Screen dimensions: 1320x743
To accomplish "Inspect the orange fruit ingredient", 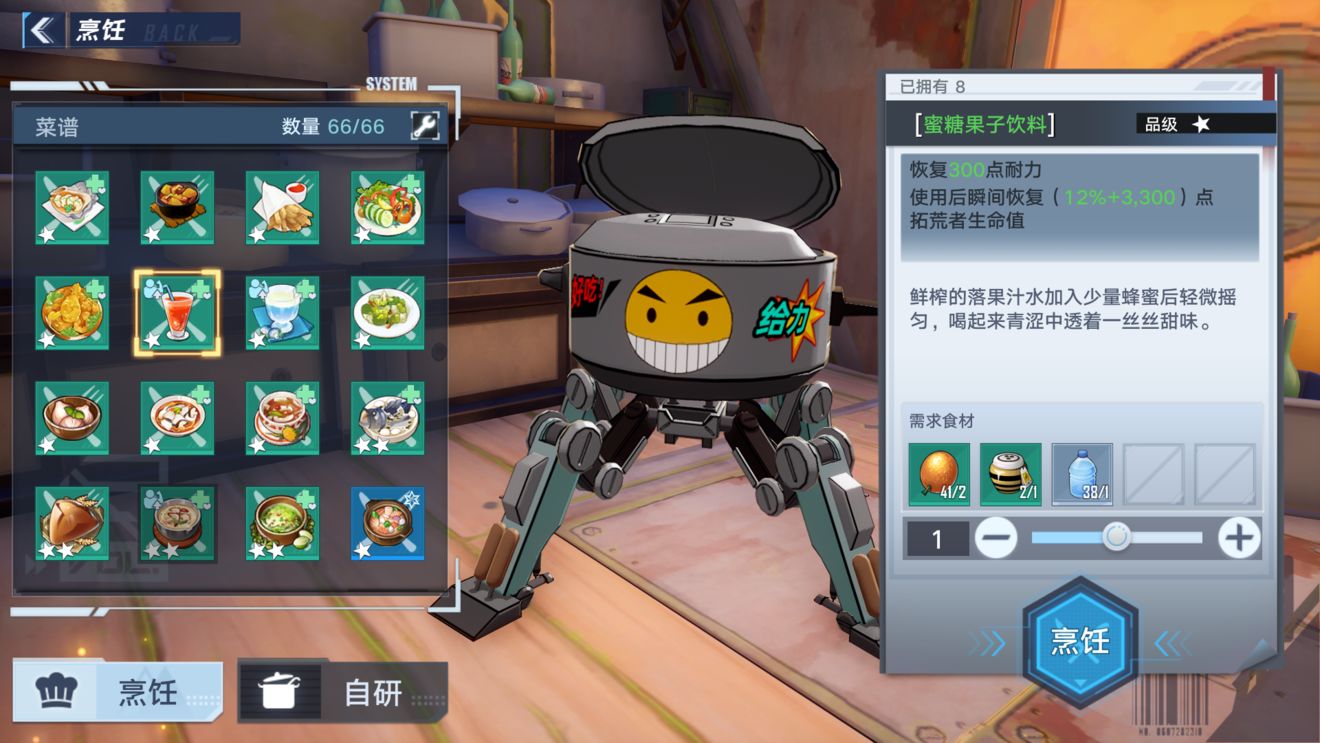I will [939, 474].
